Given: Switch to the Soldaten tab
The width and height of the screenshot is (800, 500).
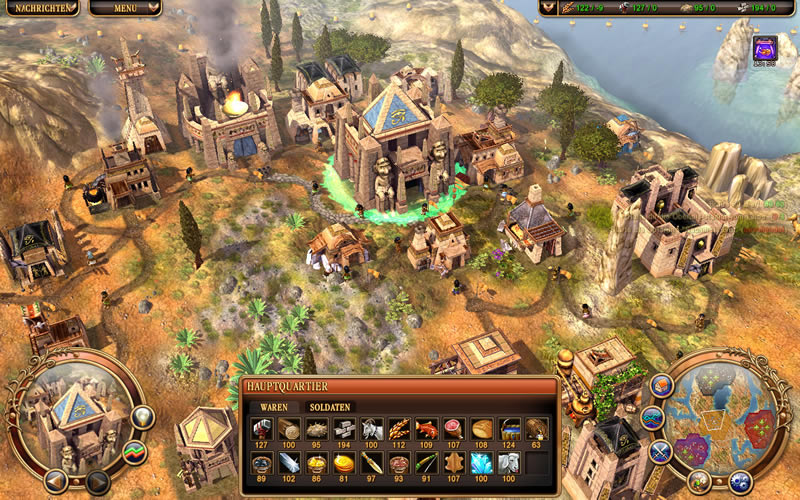Looking at the screenshot, I should pyautogui.click(x=331, y=407).
